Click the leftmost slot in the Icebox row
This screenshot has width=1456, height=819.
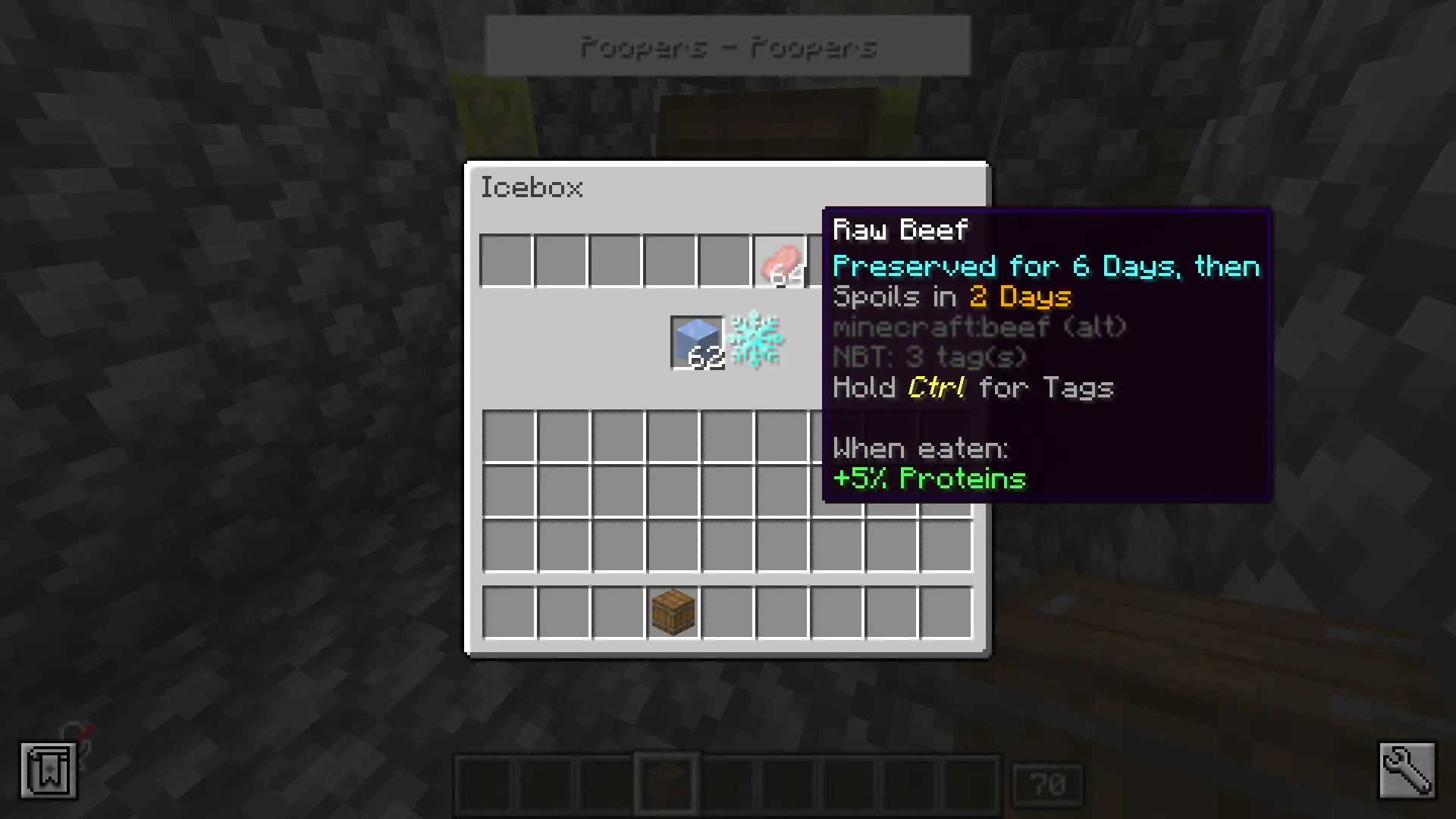(506, 261)
